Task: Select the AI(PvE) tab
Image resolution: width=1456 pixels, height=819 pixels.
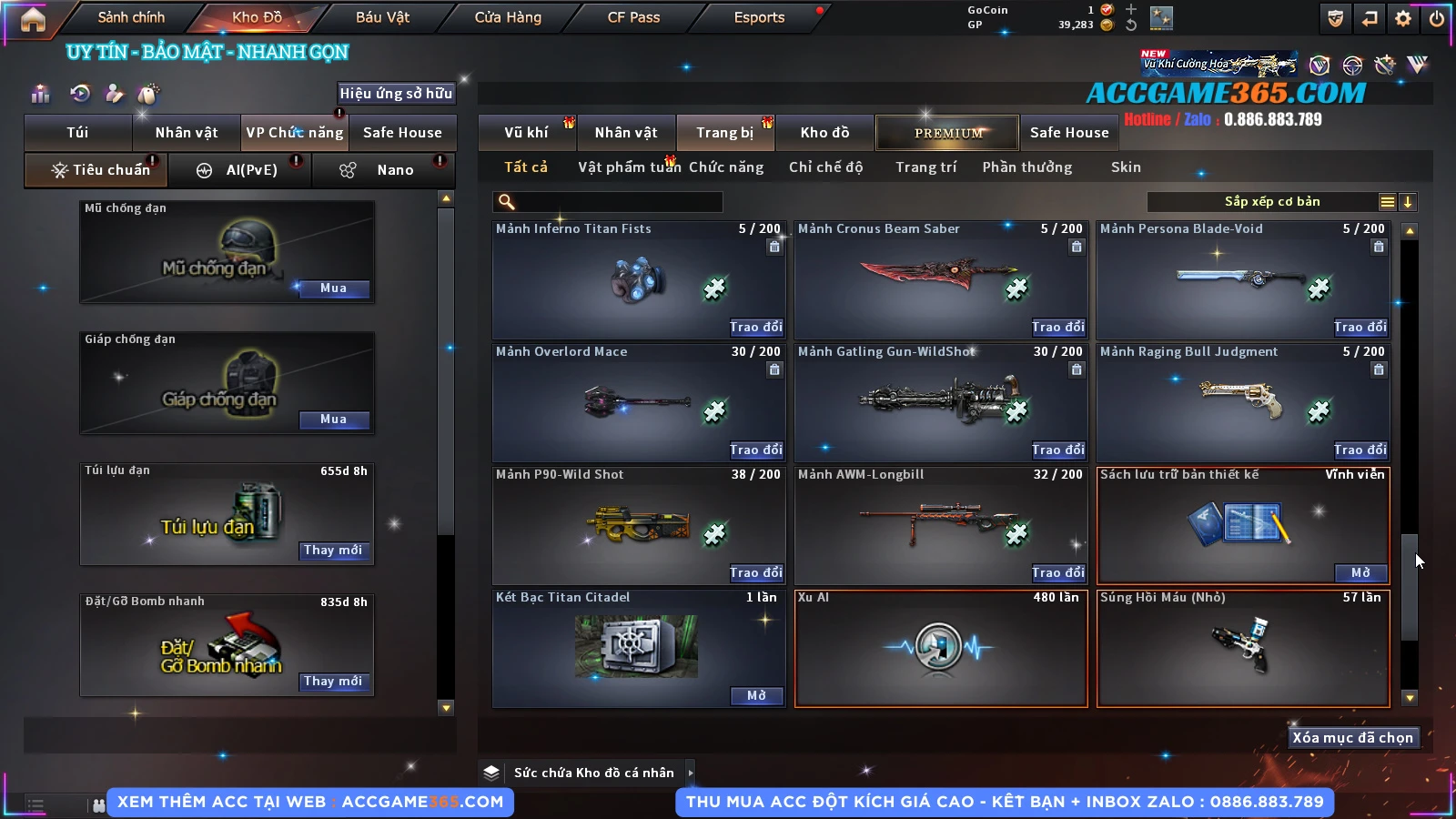Action: [x=251, y=170]
